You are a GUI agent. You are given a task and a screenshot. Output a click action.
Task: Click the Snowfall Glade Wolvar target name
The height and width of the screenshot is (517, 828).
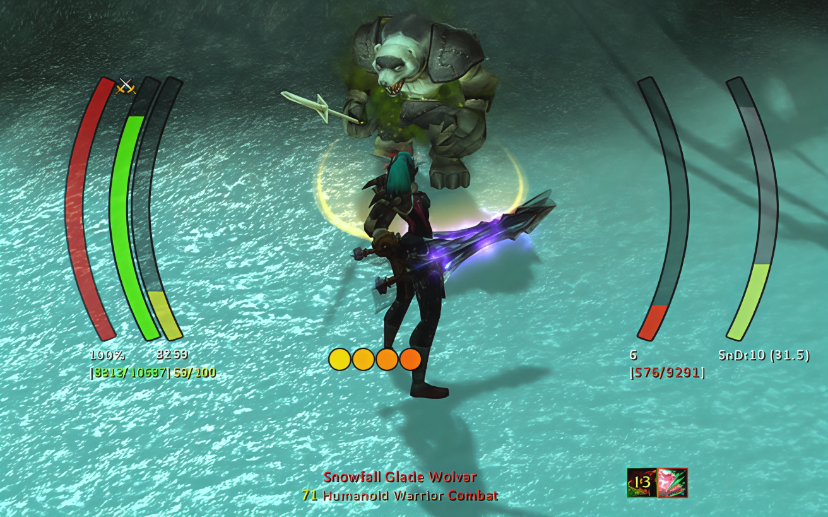pos(399,477)
